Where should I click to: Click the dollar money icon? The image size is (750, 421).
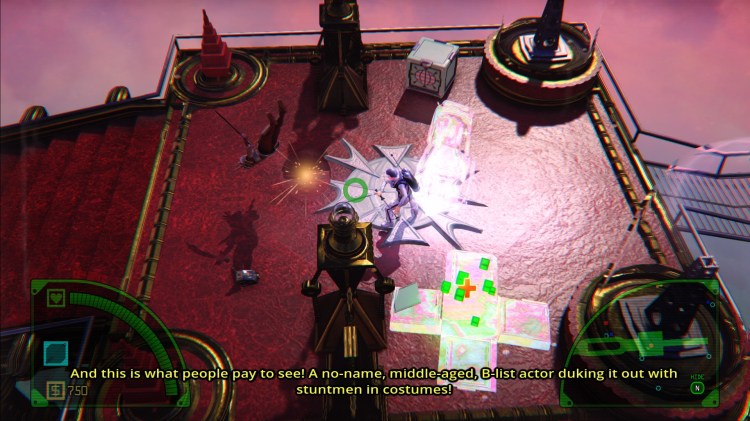(x=54, y=390)
